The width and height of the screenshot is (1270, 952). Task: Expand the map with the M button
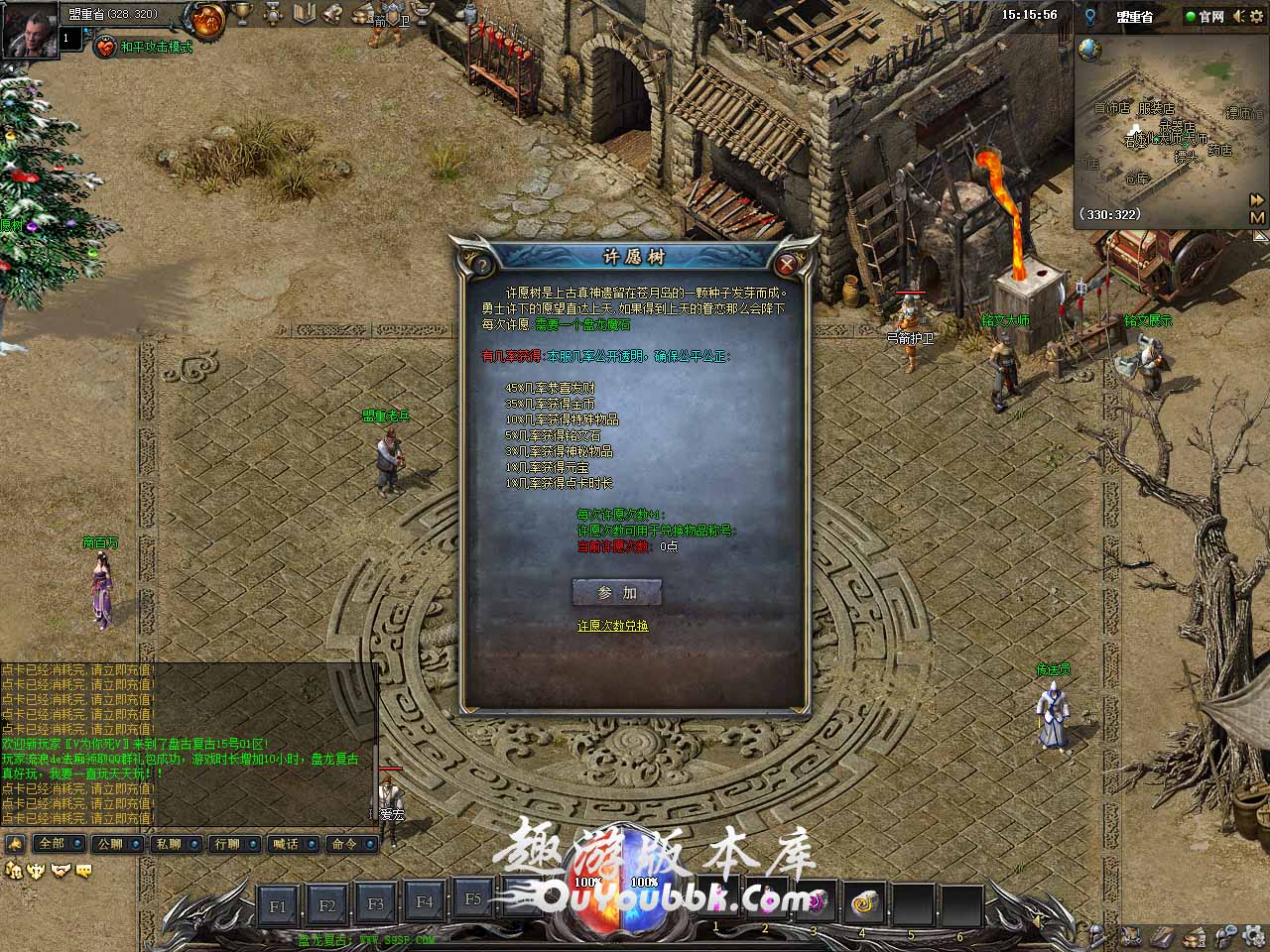1257,217
